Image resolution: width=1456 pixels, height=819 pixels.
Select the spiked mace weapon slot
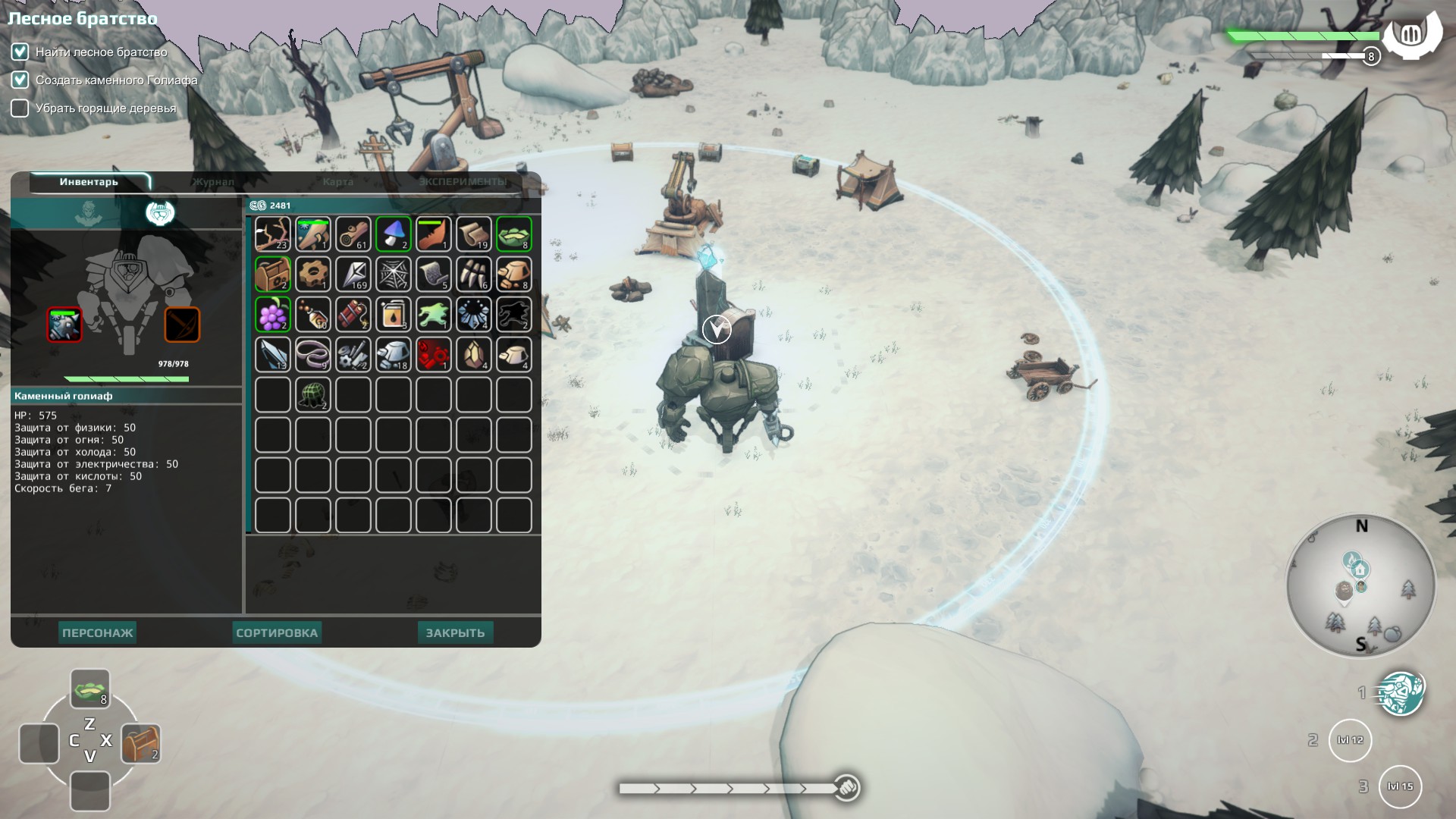(64, 325)
